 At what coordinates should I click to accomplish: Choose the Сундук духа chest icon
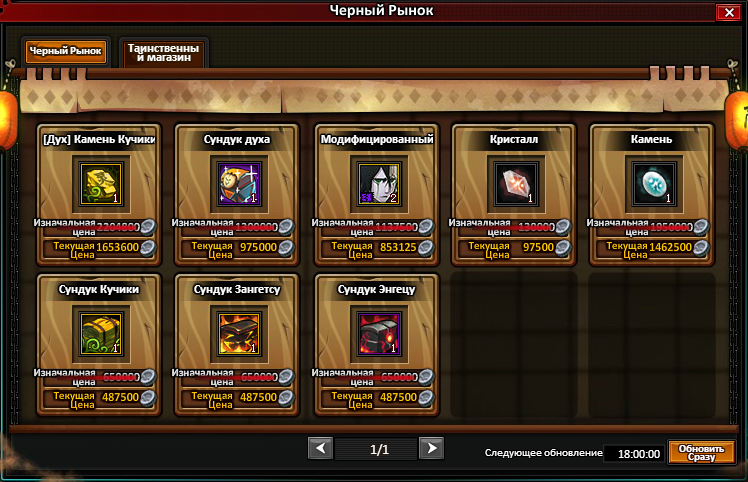pos(238,184)
